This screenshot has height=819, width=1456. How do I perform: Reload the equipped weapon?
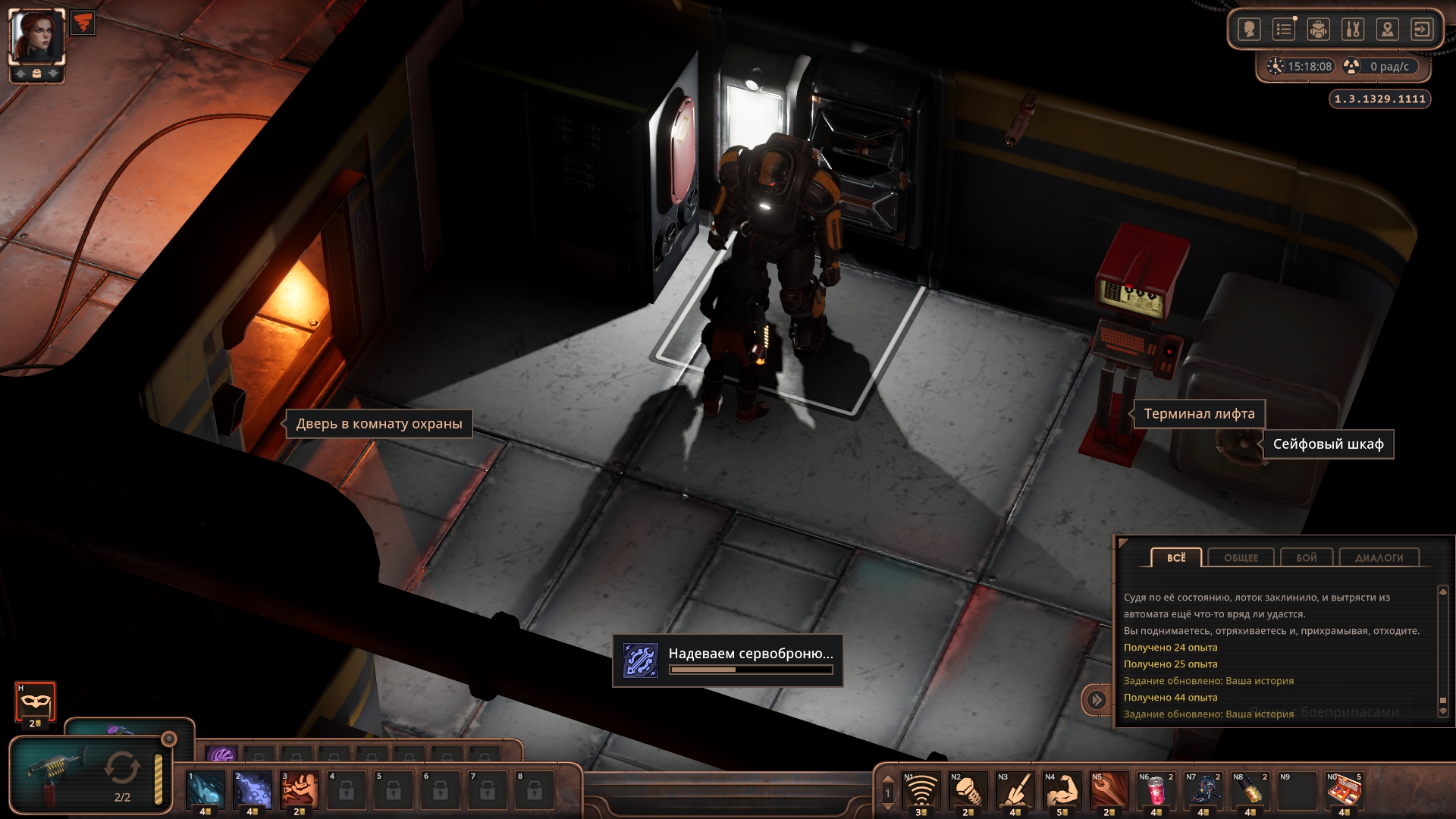pos(121,768)
